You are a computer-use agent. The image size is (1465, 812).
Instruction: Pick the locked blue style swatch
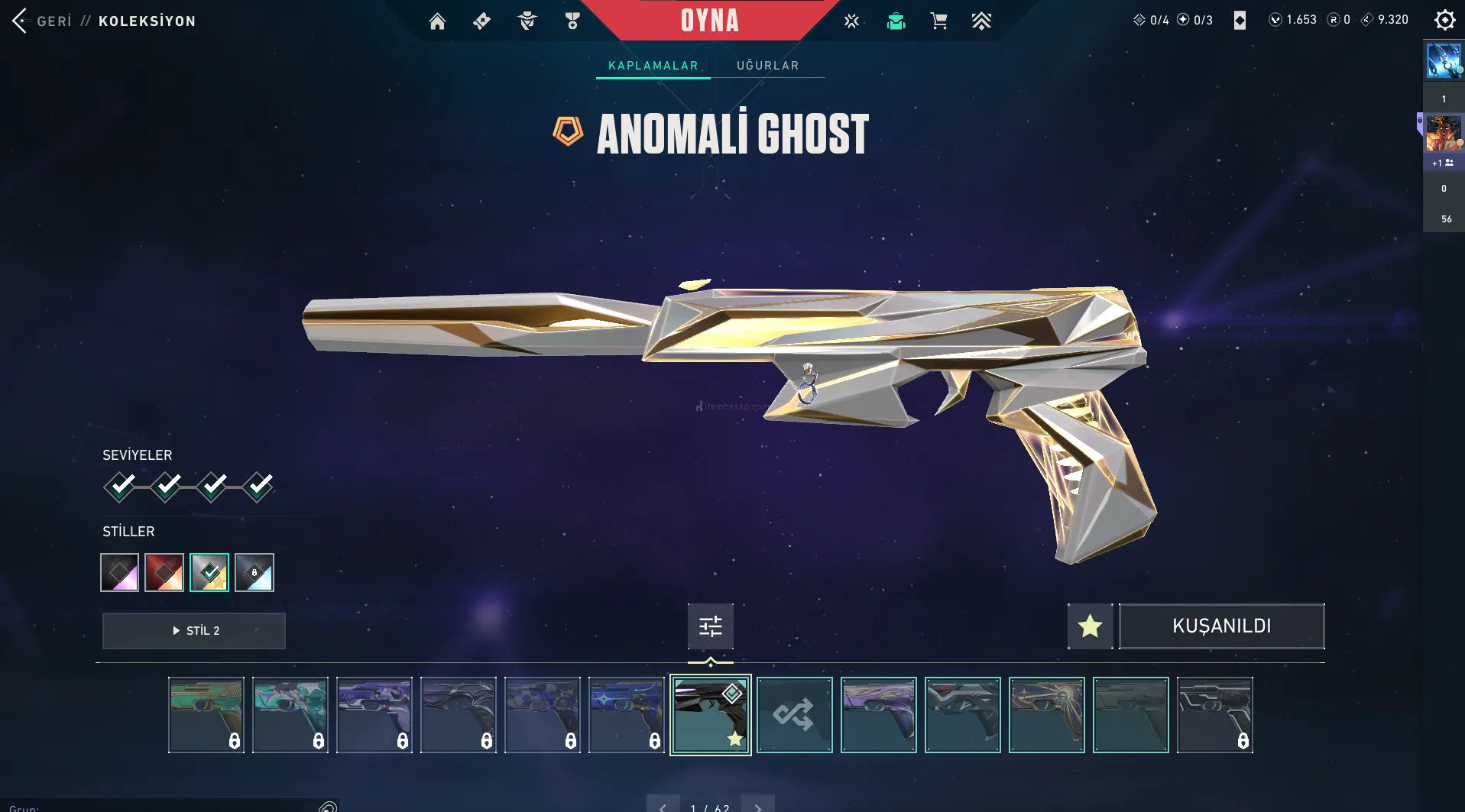click(x=254, y=572)
